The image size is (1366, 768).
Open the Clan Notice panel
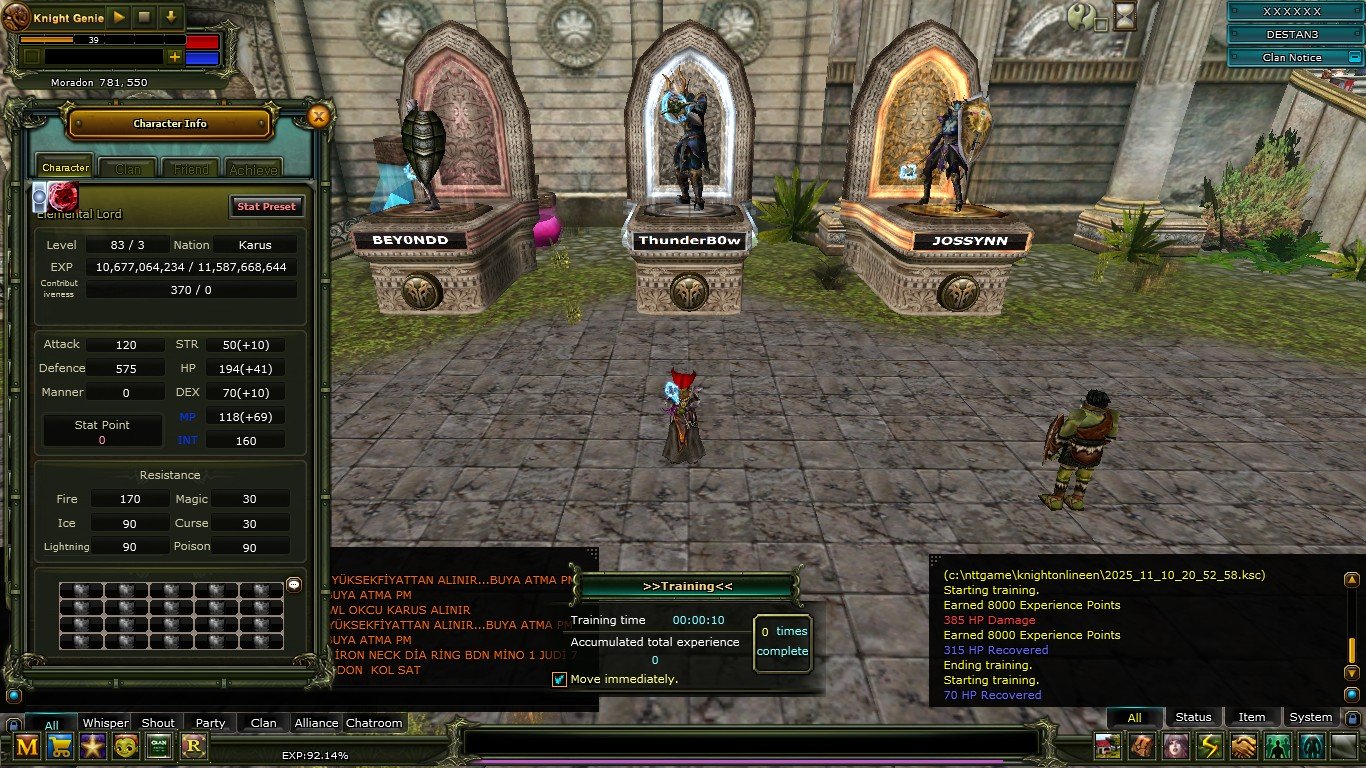click(x=1291, y=58)
